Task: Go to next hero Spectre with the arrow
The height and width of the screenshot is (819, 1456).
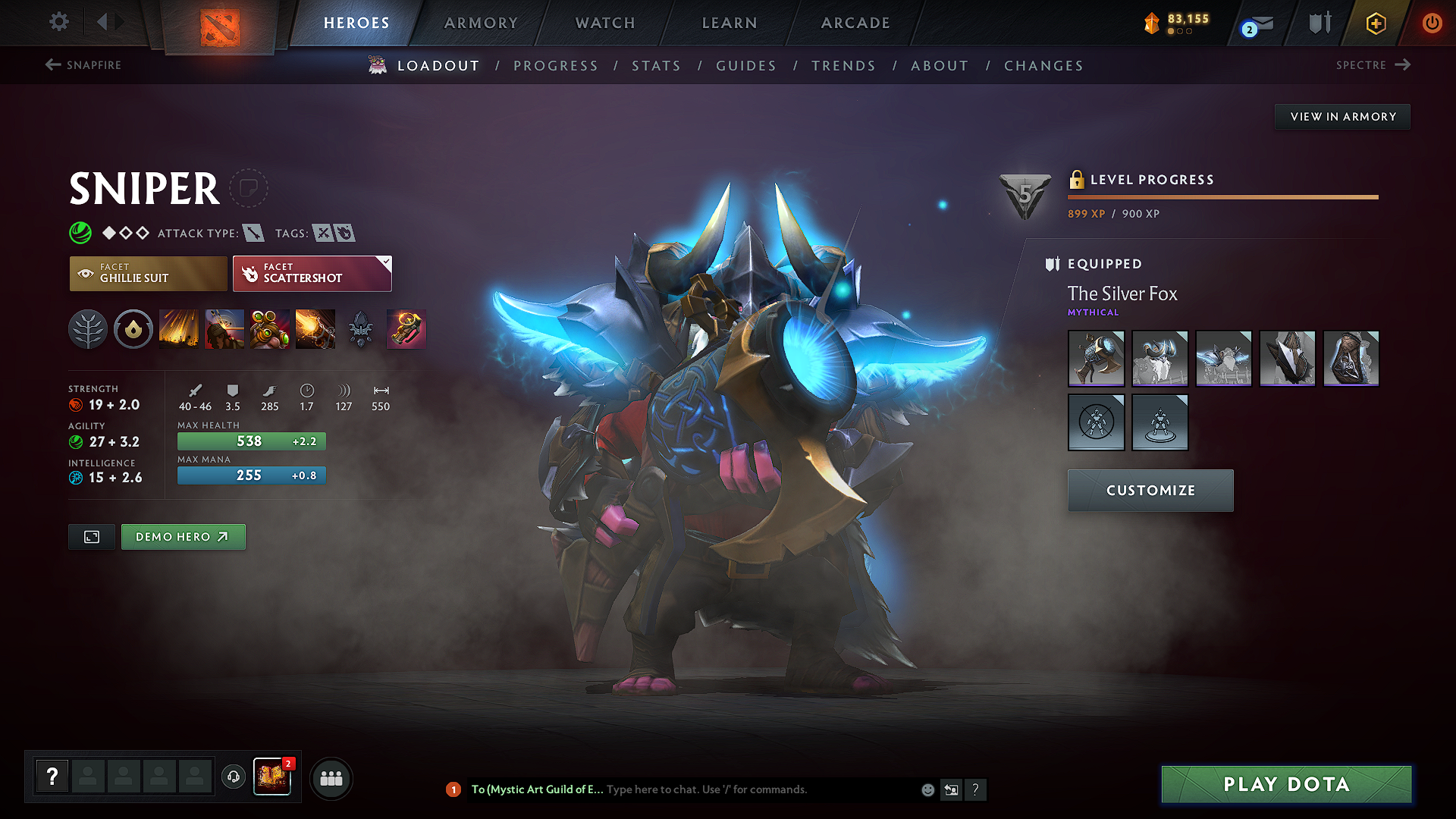Action: click(1404, 65)
